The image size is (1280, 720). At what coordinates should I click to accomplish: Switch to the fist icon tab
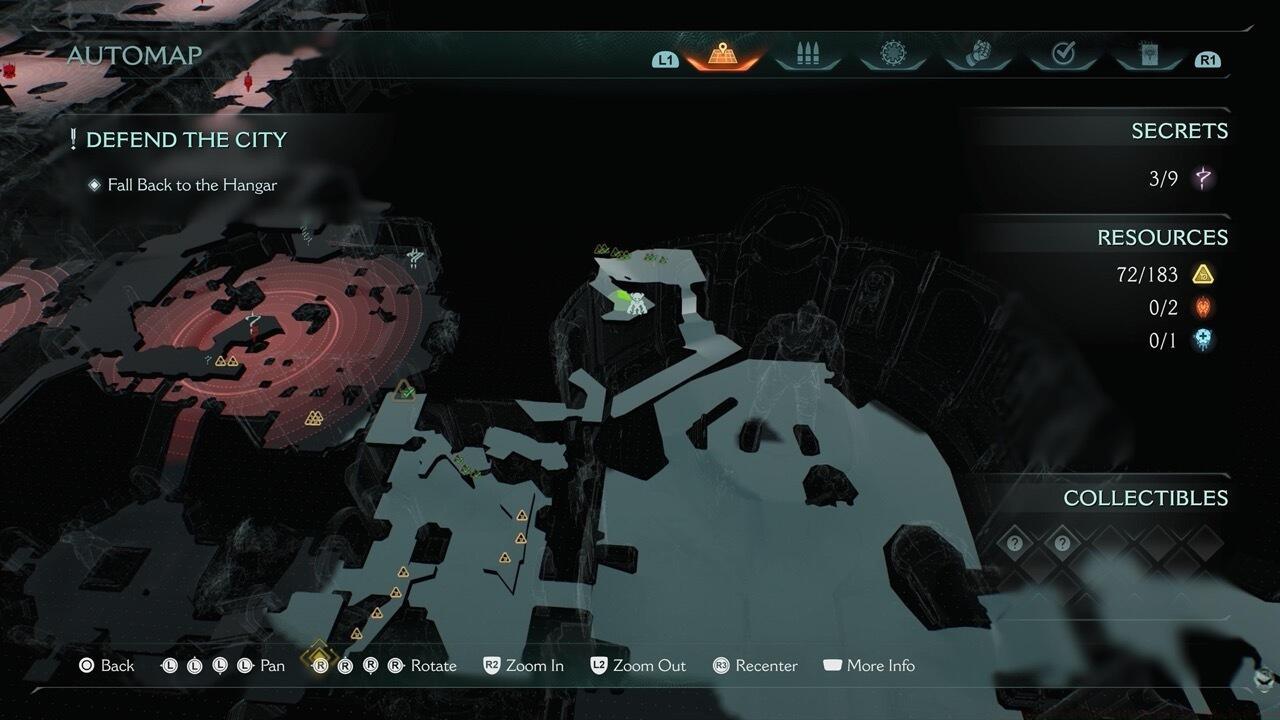point(978,56)
